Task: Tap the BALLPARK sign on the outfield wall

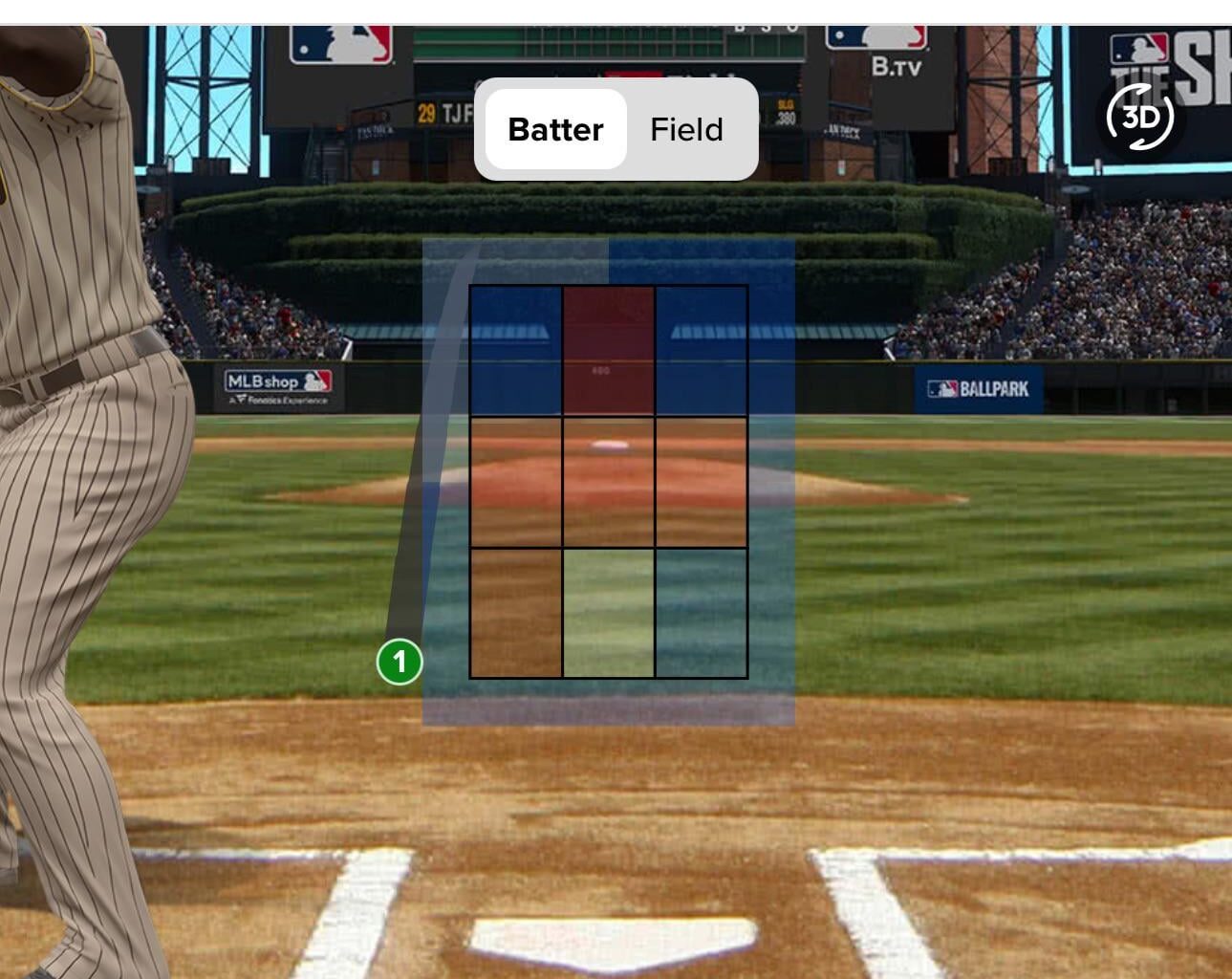Action: point(979,387)
